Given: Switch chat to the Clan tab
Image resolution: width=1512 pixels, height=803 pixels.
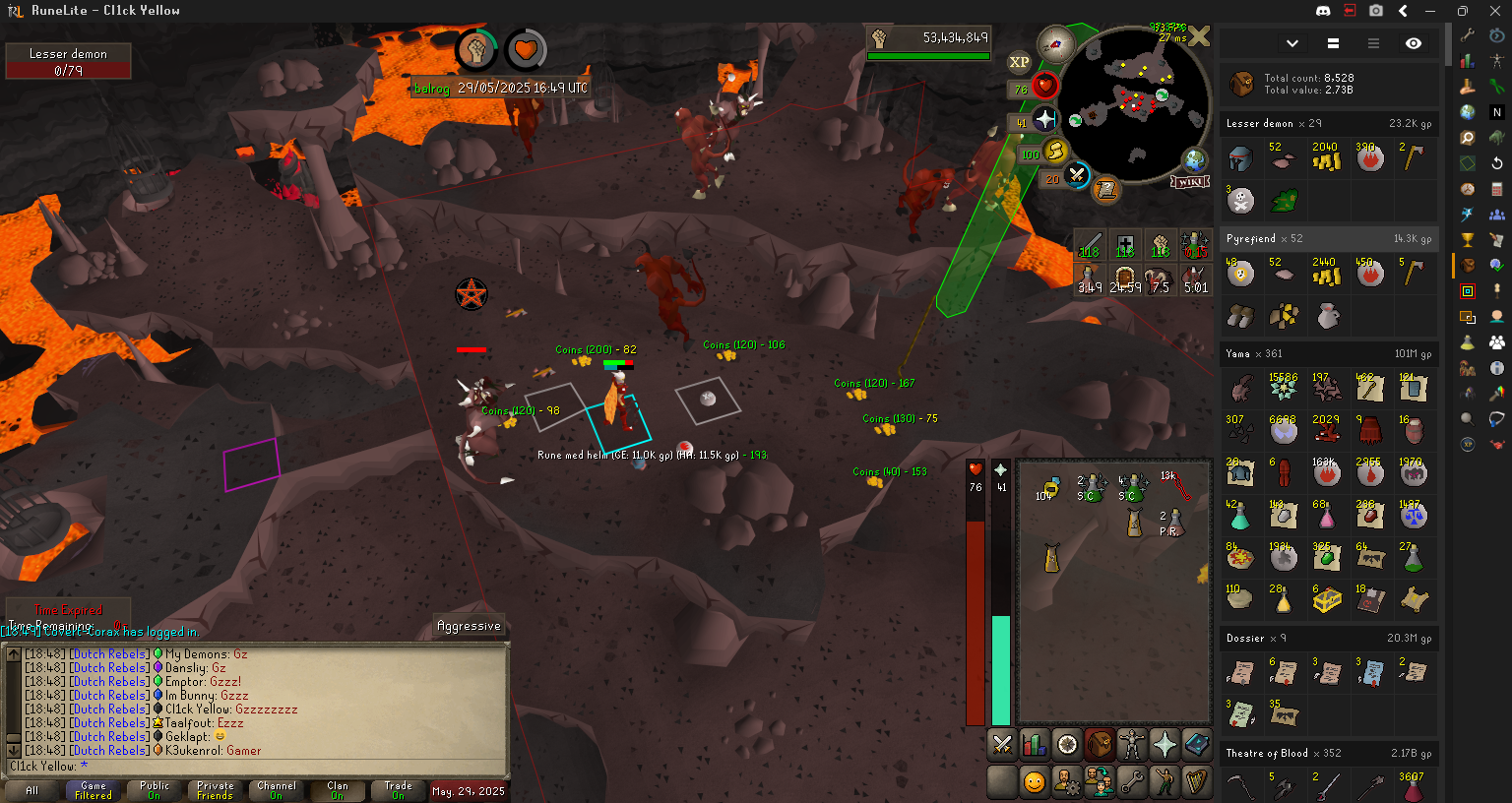Looking at the screenshot, I should [338, 790].
